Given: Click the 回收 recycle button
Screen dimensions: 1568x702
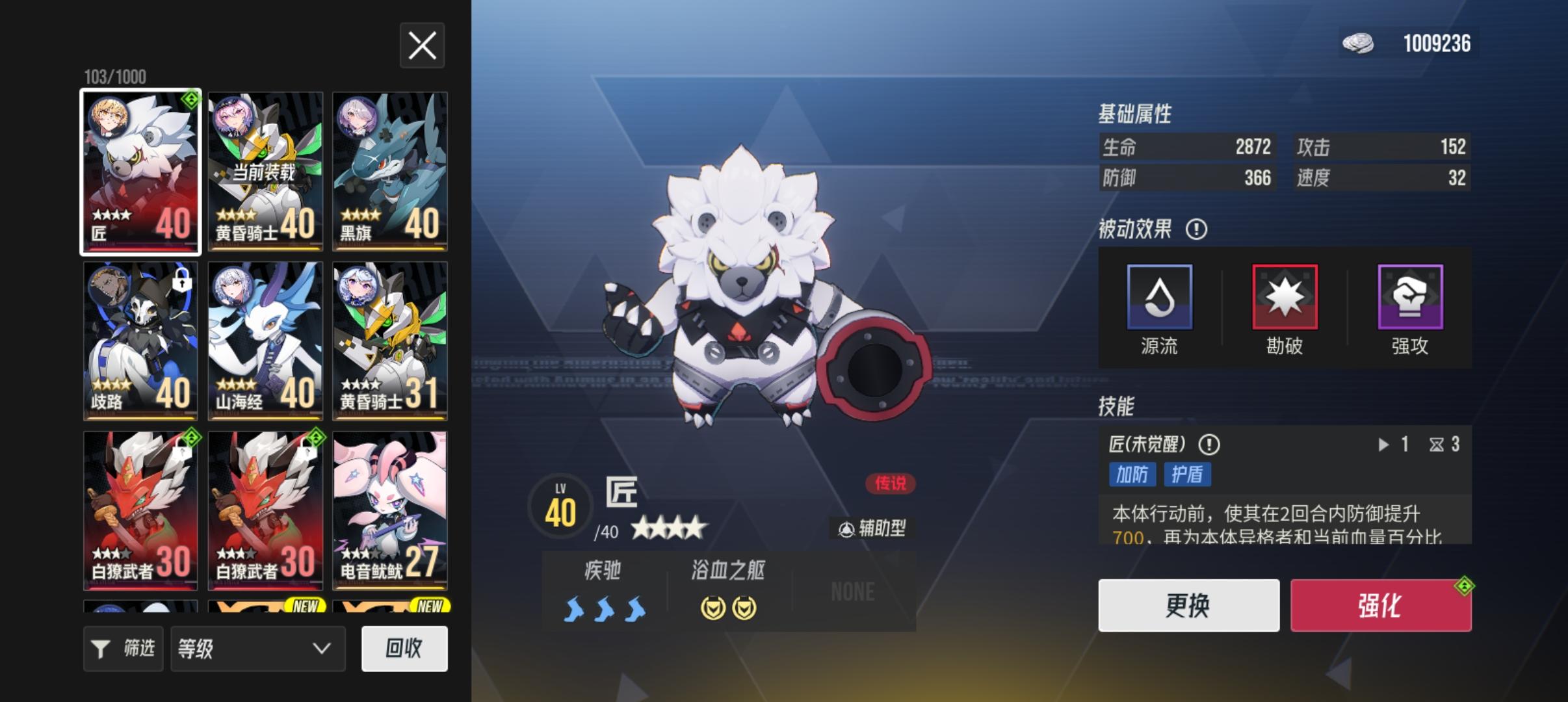Looking at the screenshot, I should (x=405, y=648).
